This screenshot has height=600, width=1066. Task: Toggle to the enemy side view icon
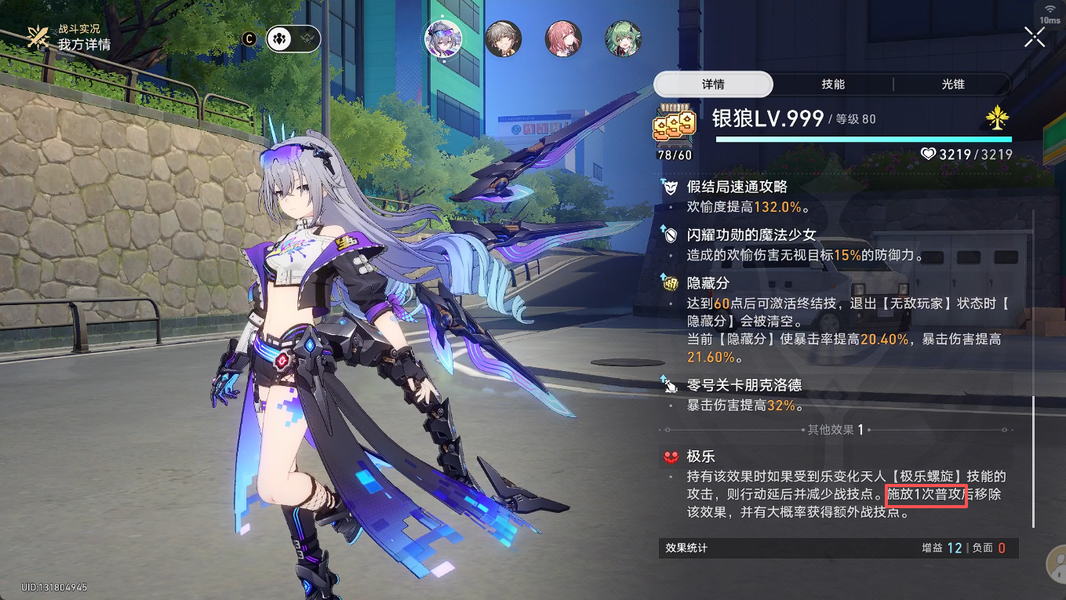(307, 39)
